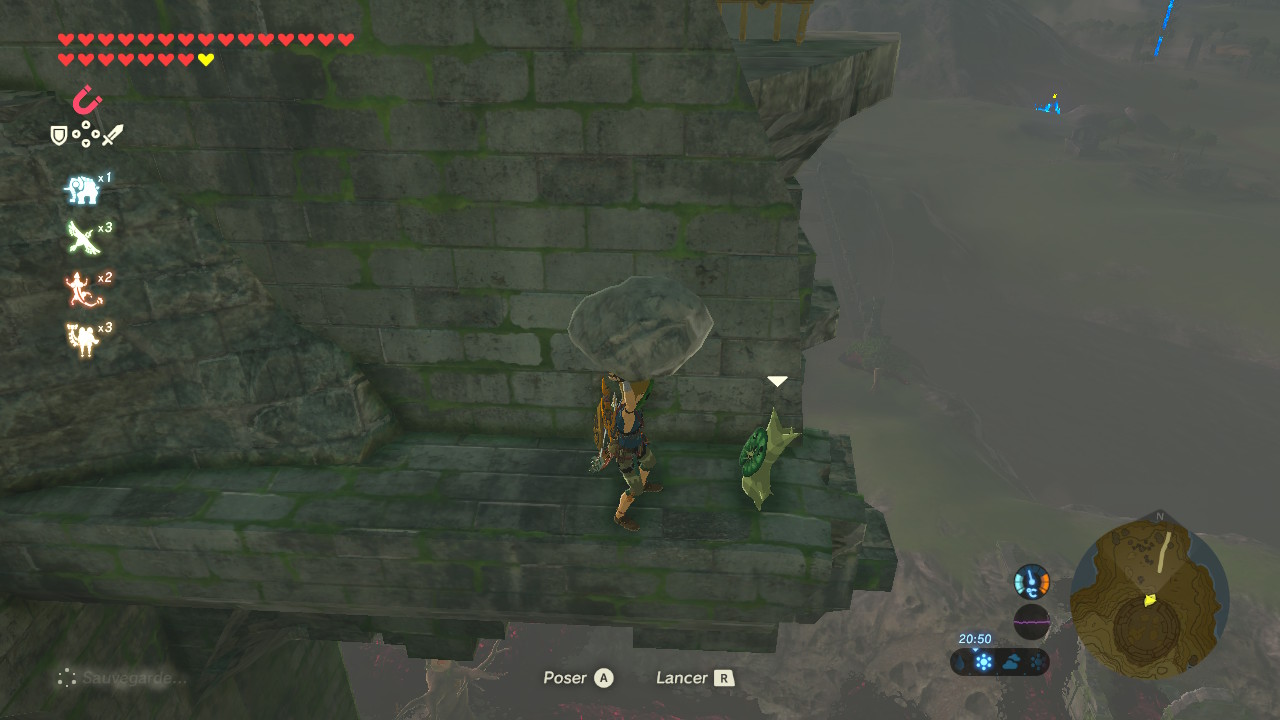The image size is (1280, 720).
Task: Select the red Magnesis rune icon
Action: coord(87,100)
